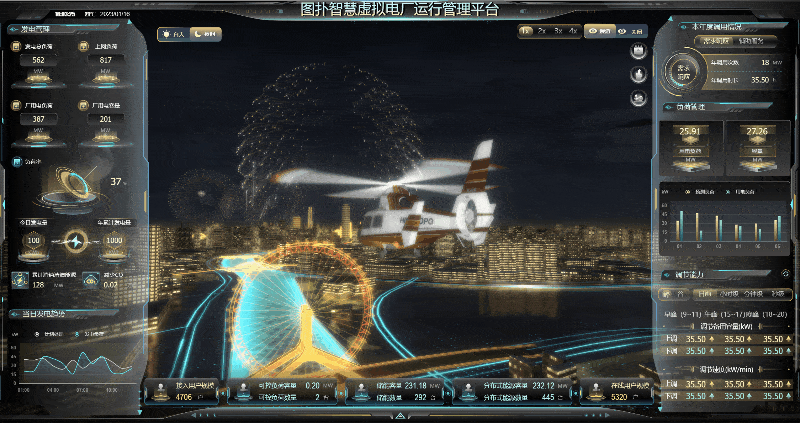Set playback speed to 4x
Screen dimensions: 800x423
tap(572, 32)
